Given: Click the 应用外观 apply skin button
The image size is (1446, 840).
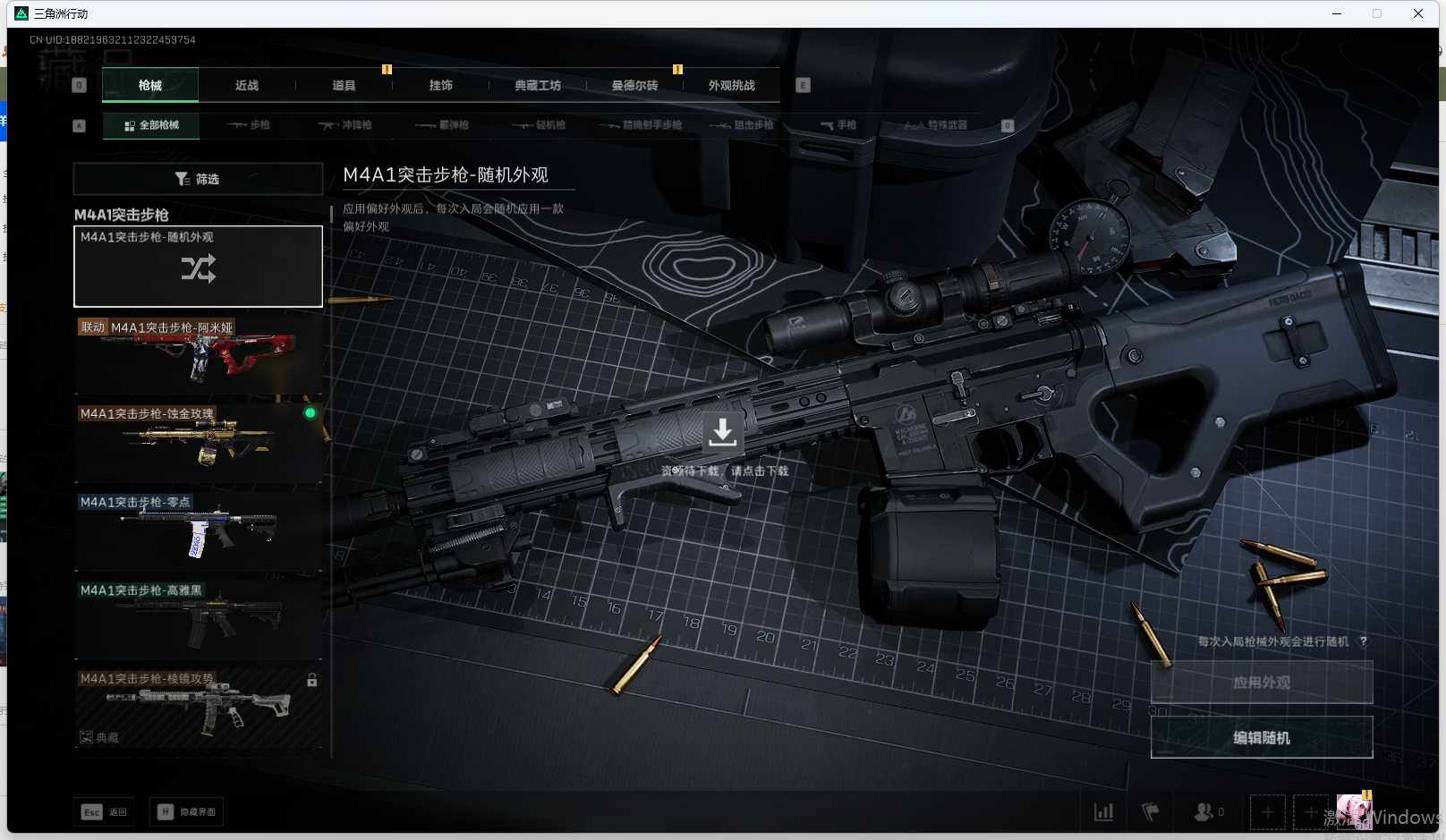Looking at the screenshot, I should coord(1261,683).
